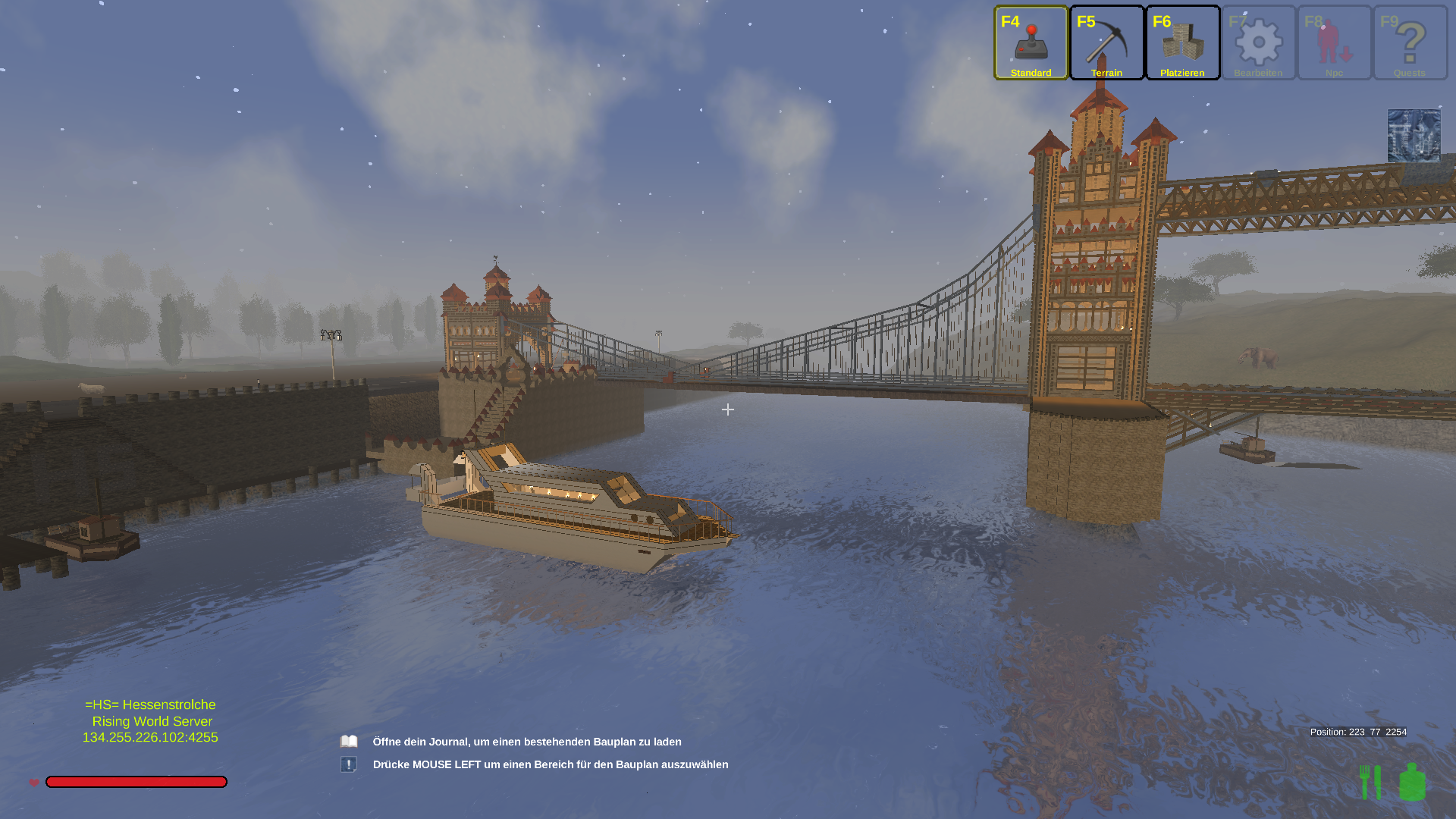Activate the F8 Npc tool
Screen dimensions: 1456x819
1334,43
